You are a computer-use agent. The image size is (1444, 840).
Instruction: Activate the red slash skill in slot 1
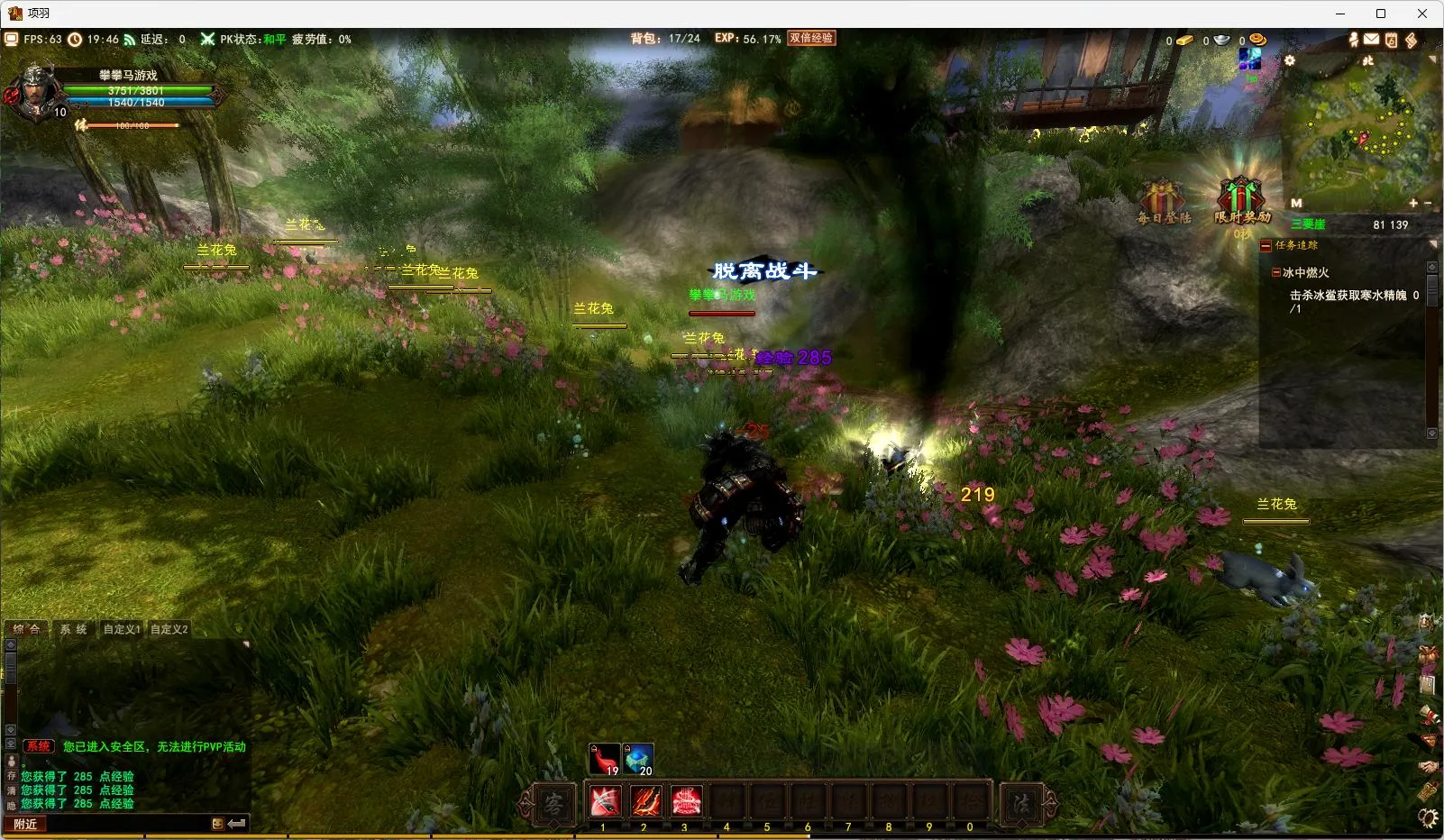[x=604, y=801]
